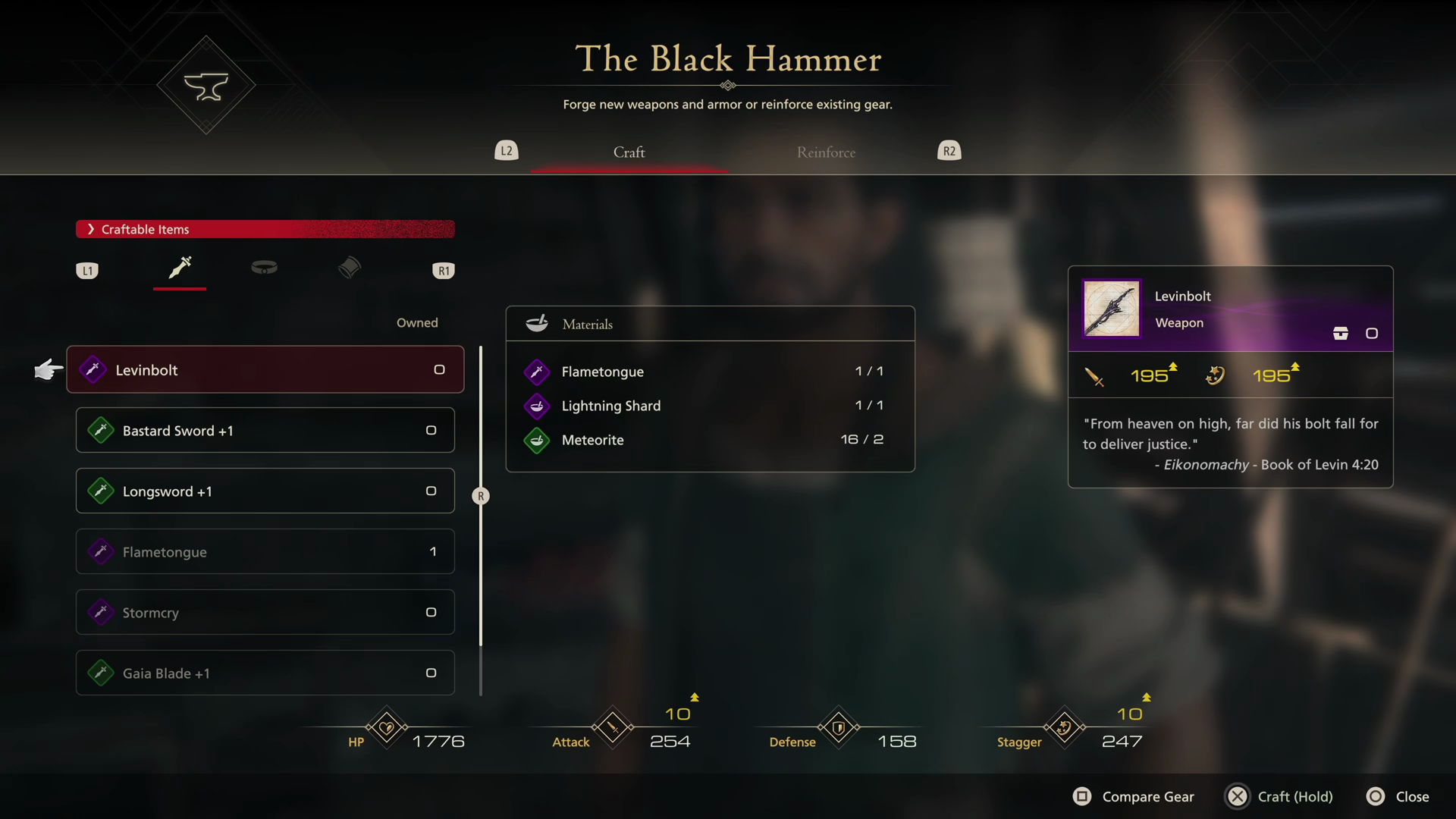
Task: Click the Craftable Items header
Action: [x=265, y=229]
